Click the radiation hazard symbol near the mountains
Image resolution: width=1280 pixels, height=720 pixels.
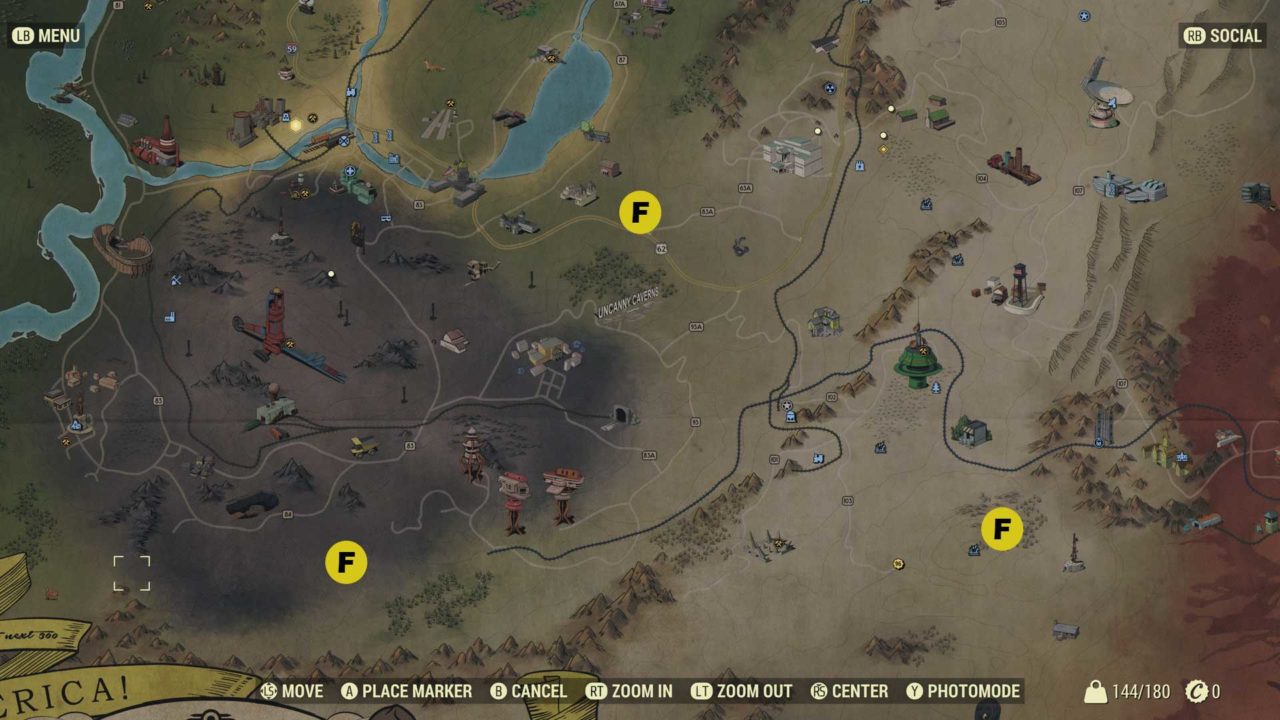(829, 87)
